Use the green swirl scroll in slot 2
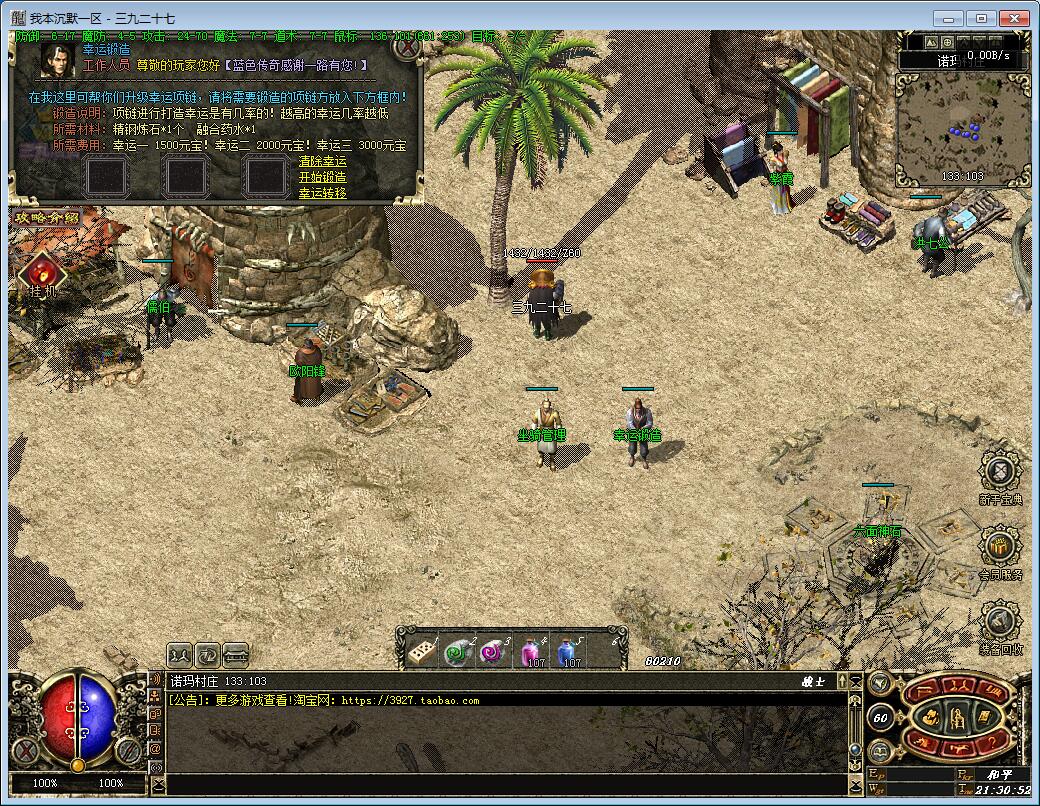 [x=459, y=651]
